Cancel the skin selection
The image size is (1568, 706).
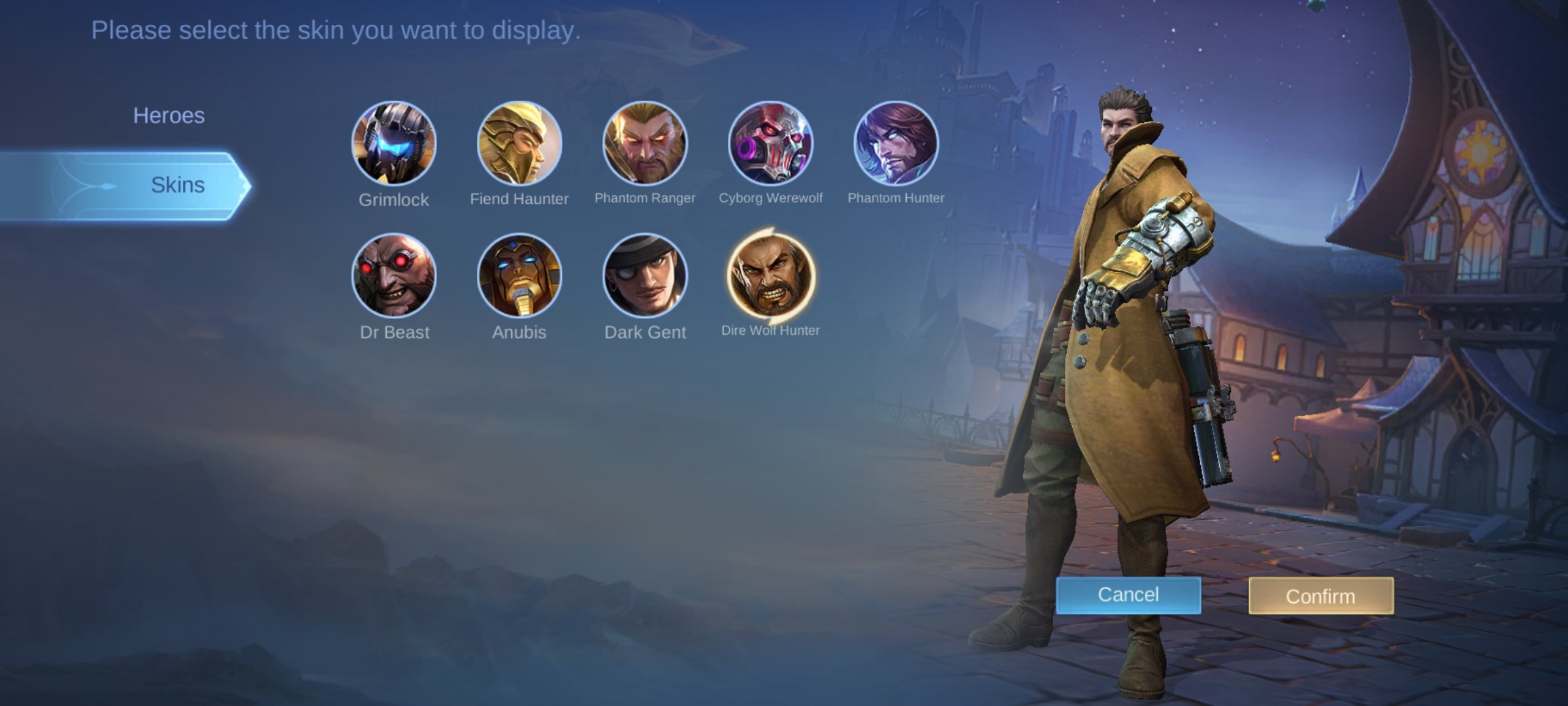point(1127,594)
